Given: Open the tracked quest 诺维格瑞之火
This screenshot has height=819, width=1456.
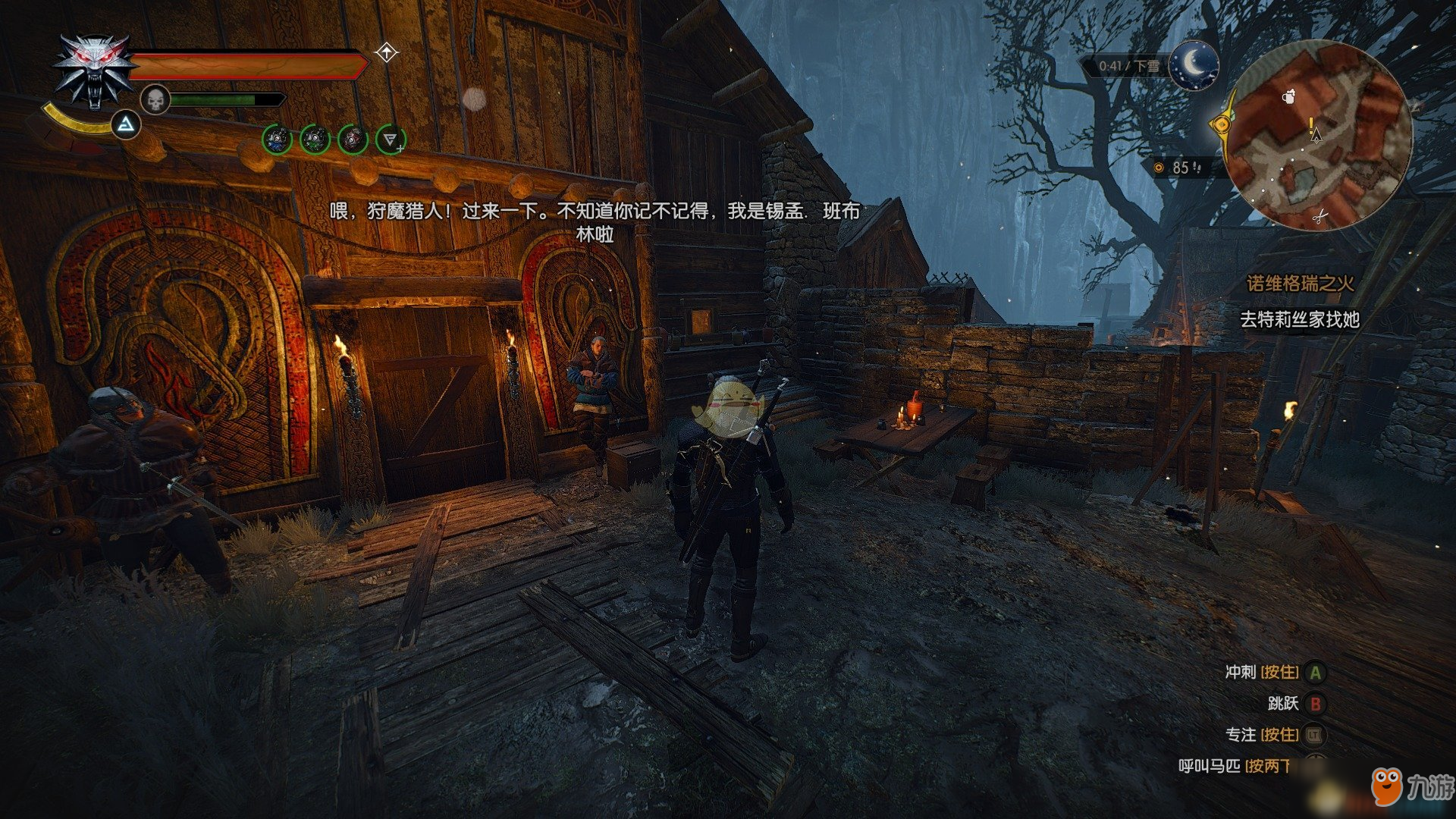Looking at the screenshot, I should [1300, 284].
